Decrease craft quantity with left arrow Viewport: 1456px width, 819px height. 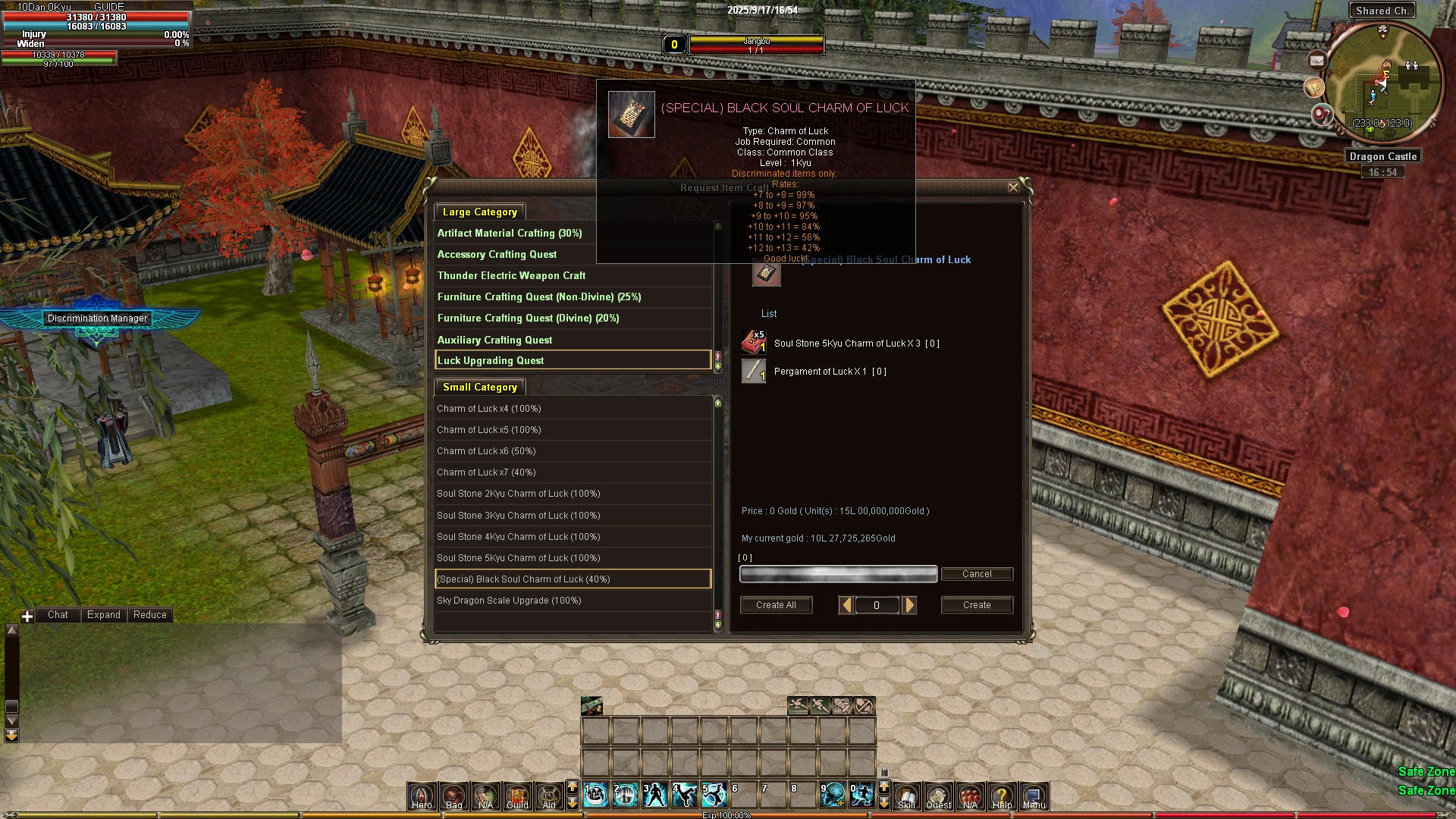847,605
